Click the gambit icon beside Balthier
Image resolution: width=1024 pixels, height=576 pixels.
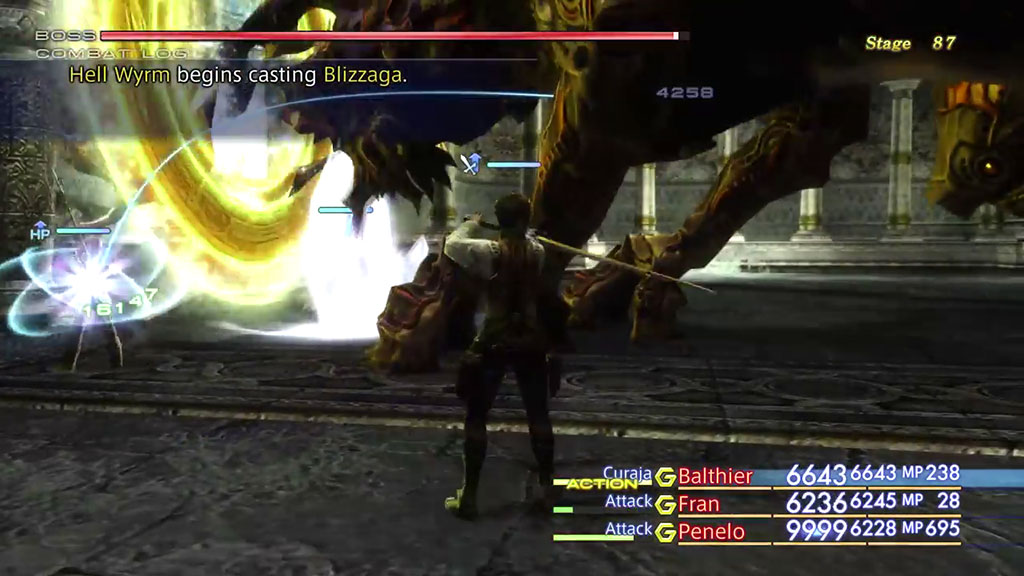[x=665, y=477]
